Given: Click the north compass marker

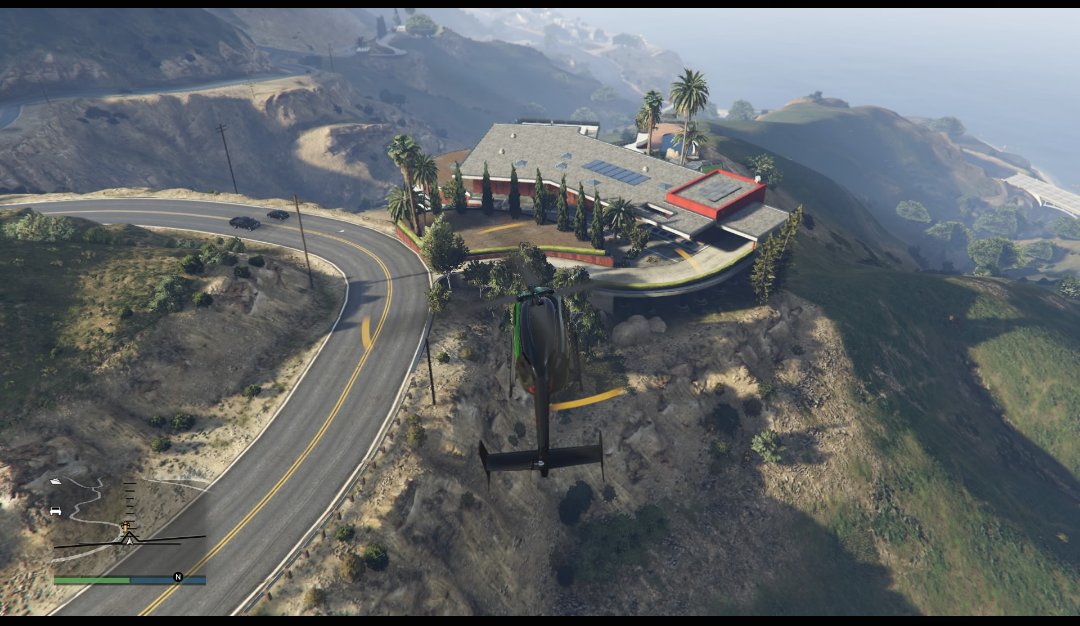Looking at the screenshot, I should point(178,576).
